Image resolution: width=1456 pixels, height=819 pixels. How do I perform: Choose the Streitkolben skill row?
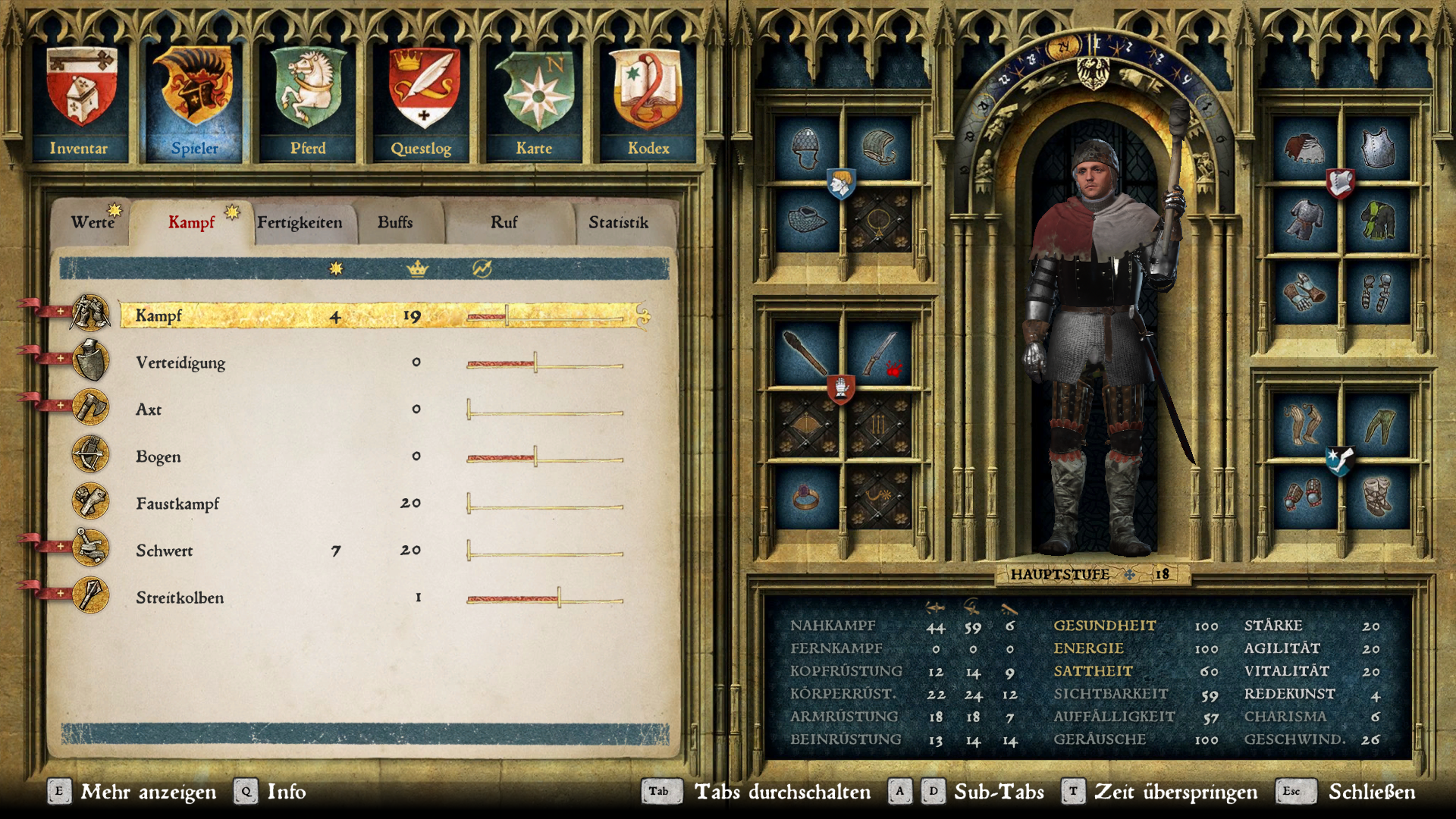pos(180,598)
